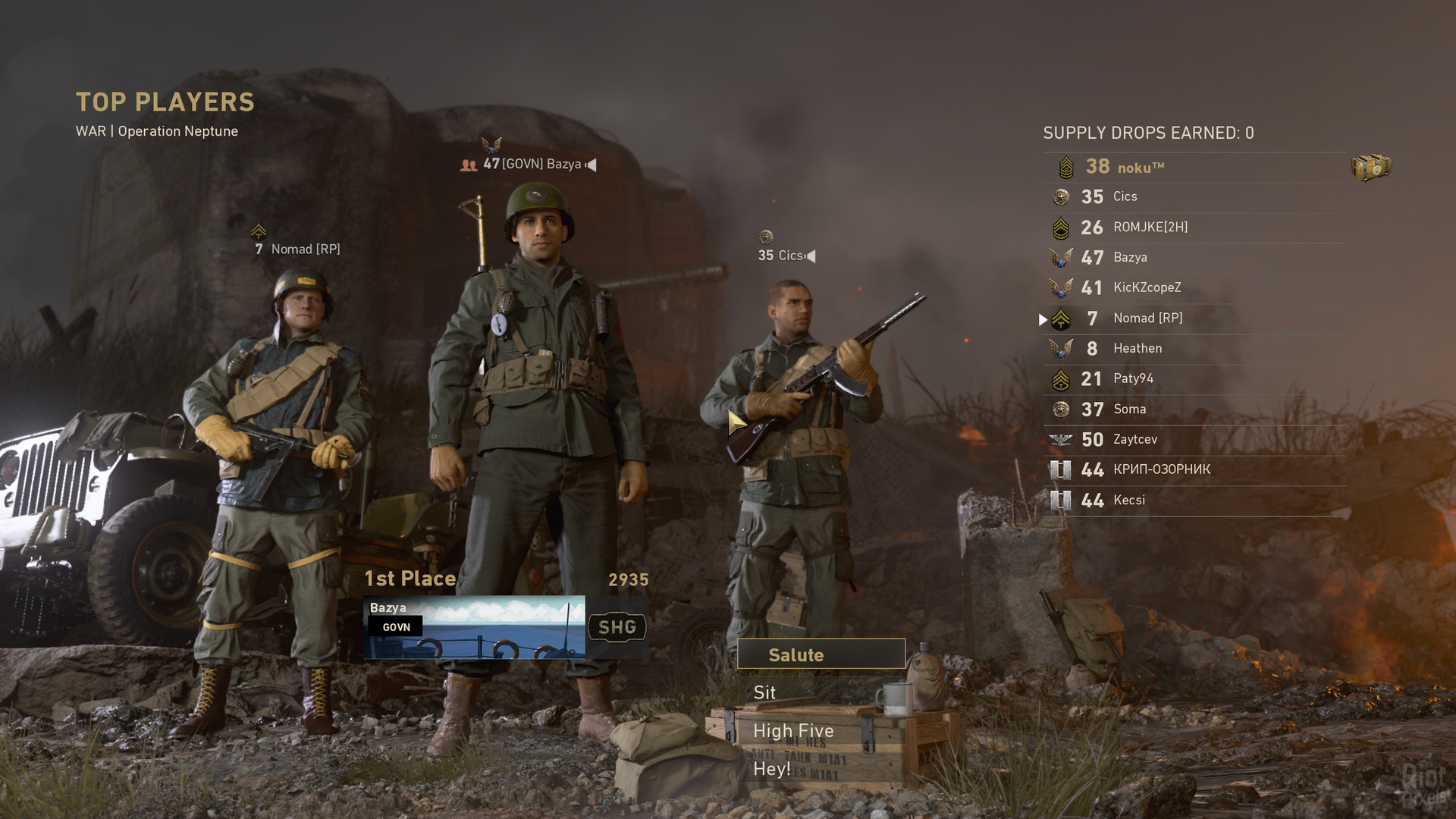Select Heathen in the player list
Screen dimensions: 1456x819
(x=1194, y=349)
